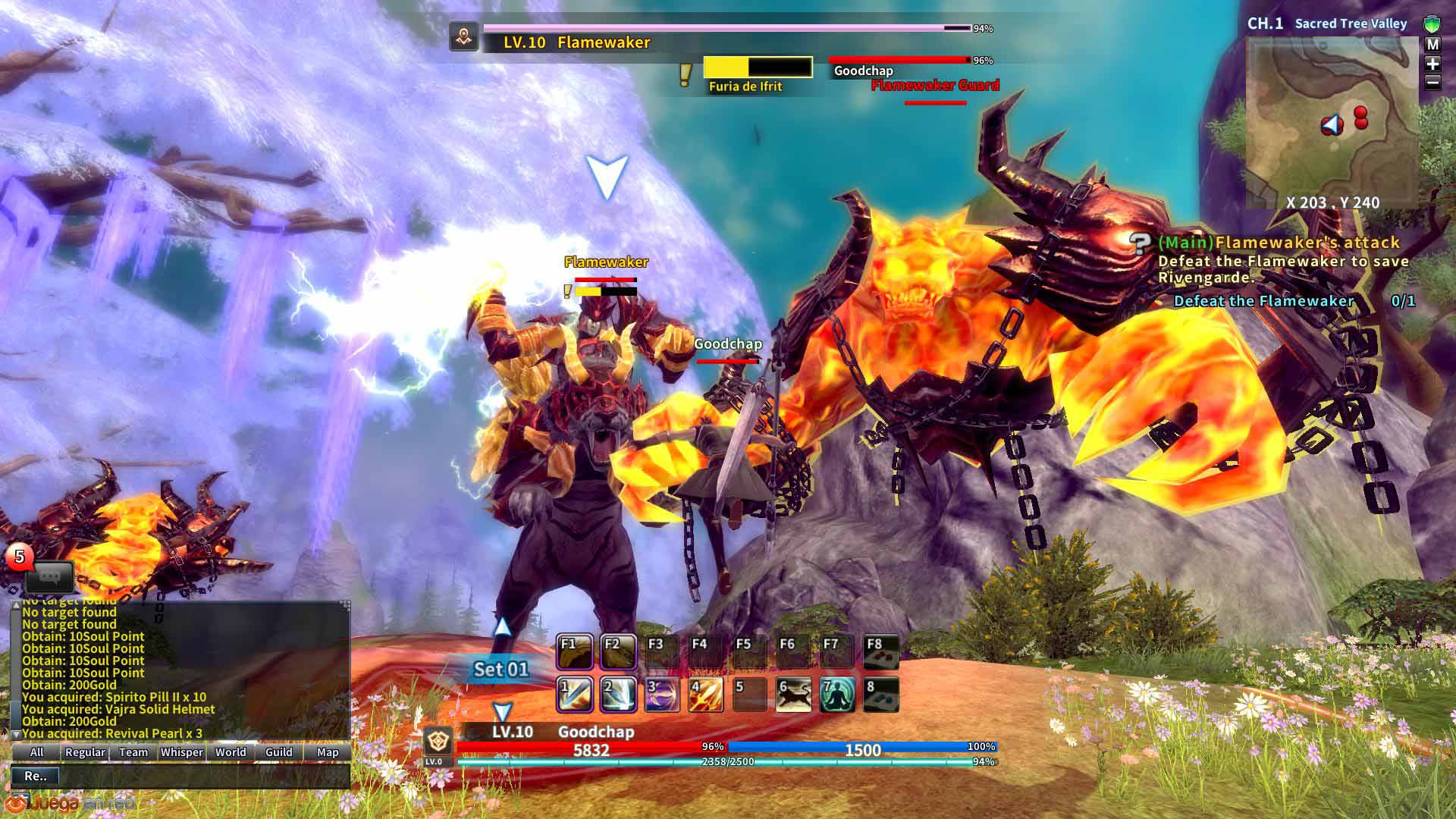
Task: Trigger the fiery sword skill in slot 4
Action: [x=705, y=695]
